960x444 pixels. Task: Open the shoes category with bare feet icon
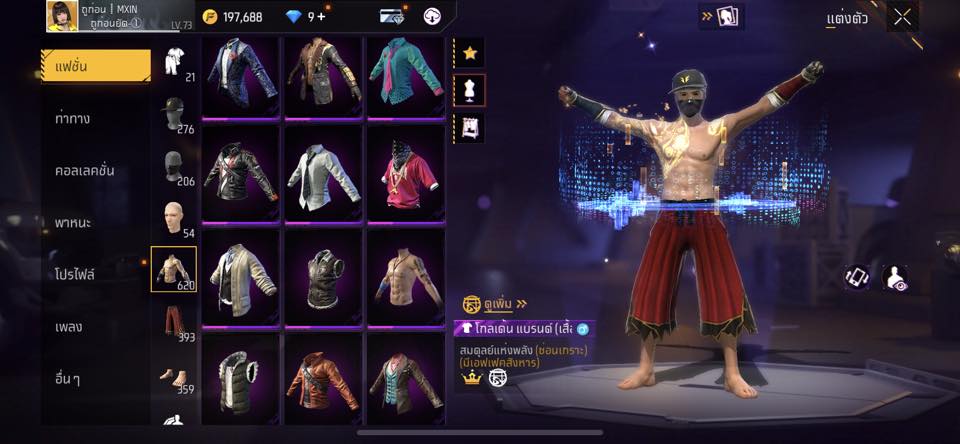pyautogui.click(x=173, y=376)
